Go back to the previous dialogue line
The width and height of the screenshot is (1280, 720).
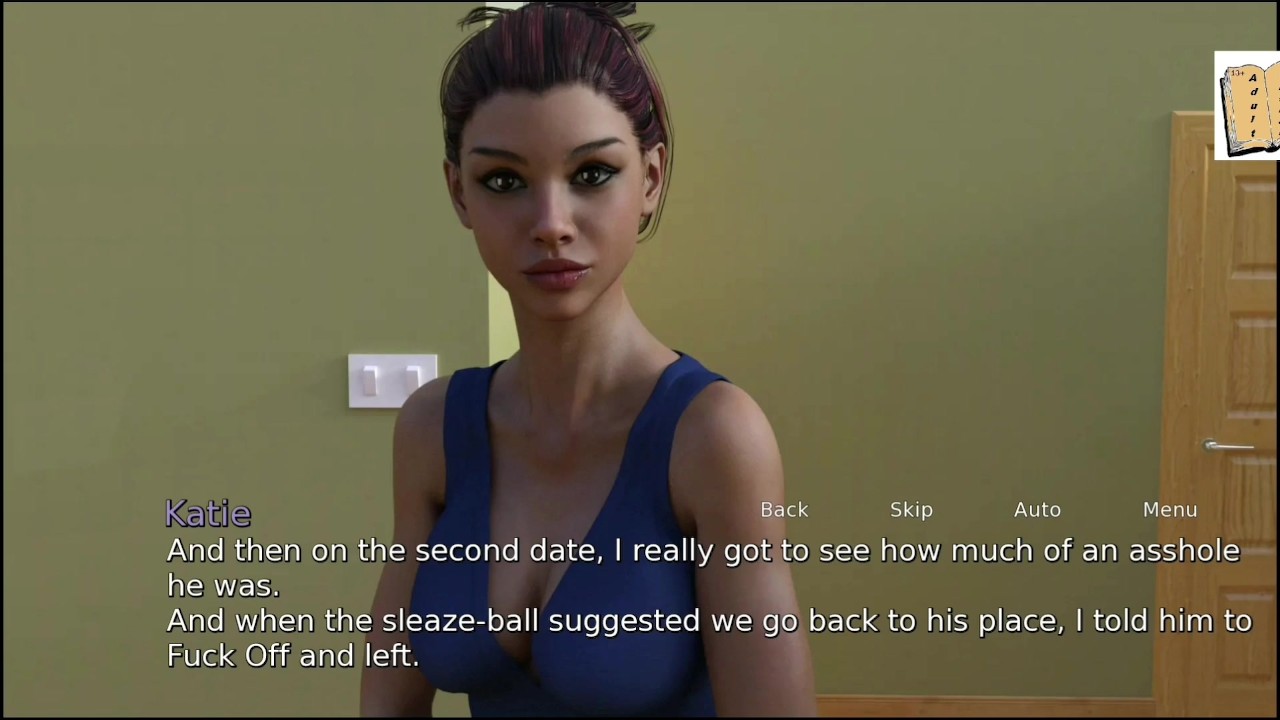coord(784,510)
